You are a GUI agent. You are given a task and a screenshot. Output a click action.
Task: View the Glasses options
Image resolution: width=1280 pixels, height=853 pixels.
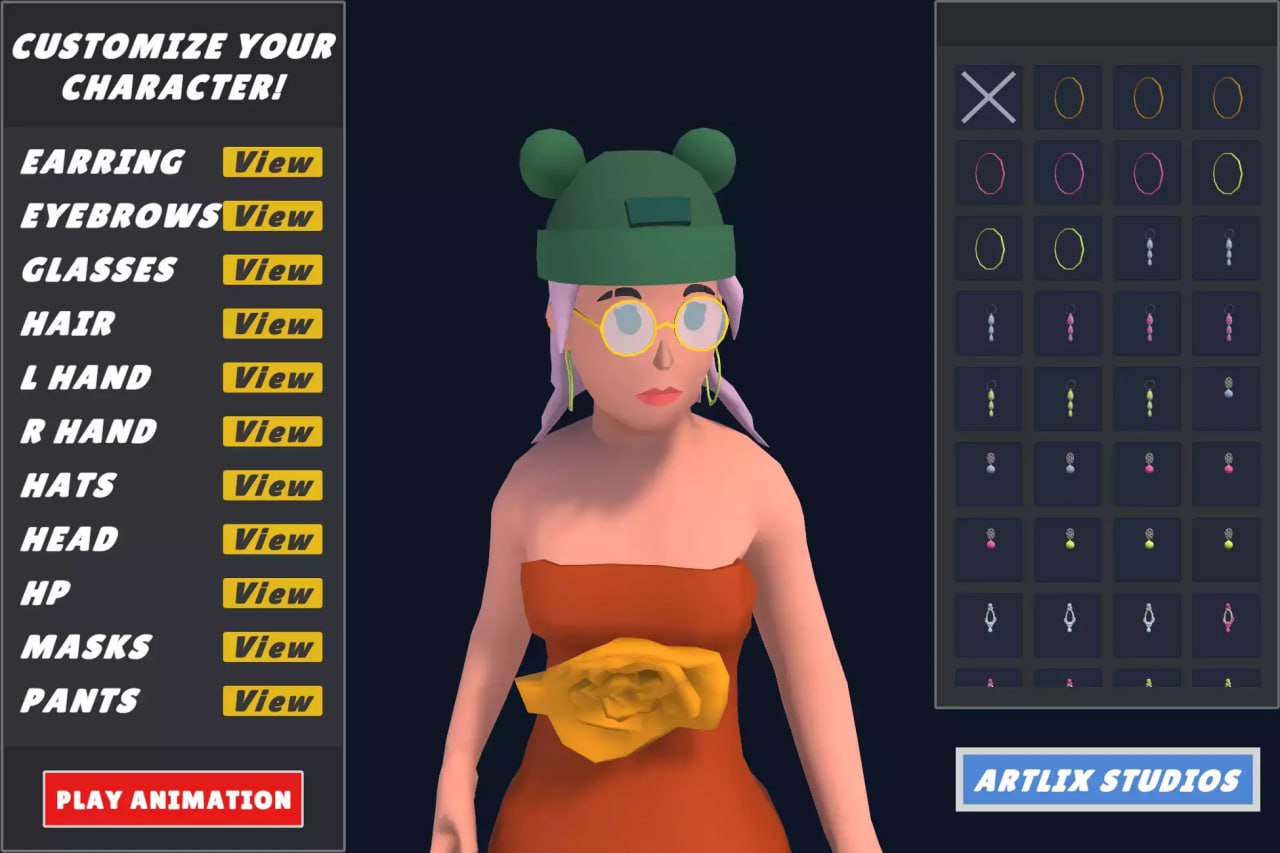click(271, 270)
